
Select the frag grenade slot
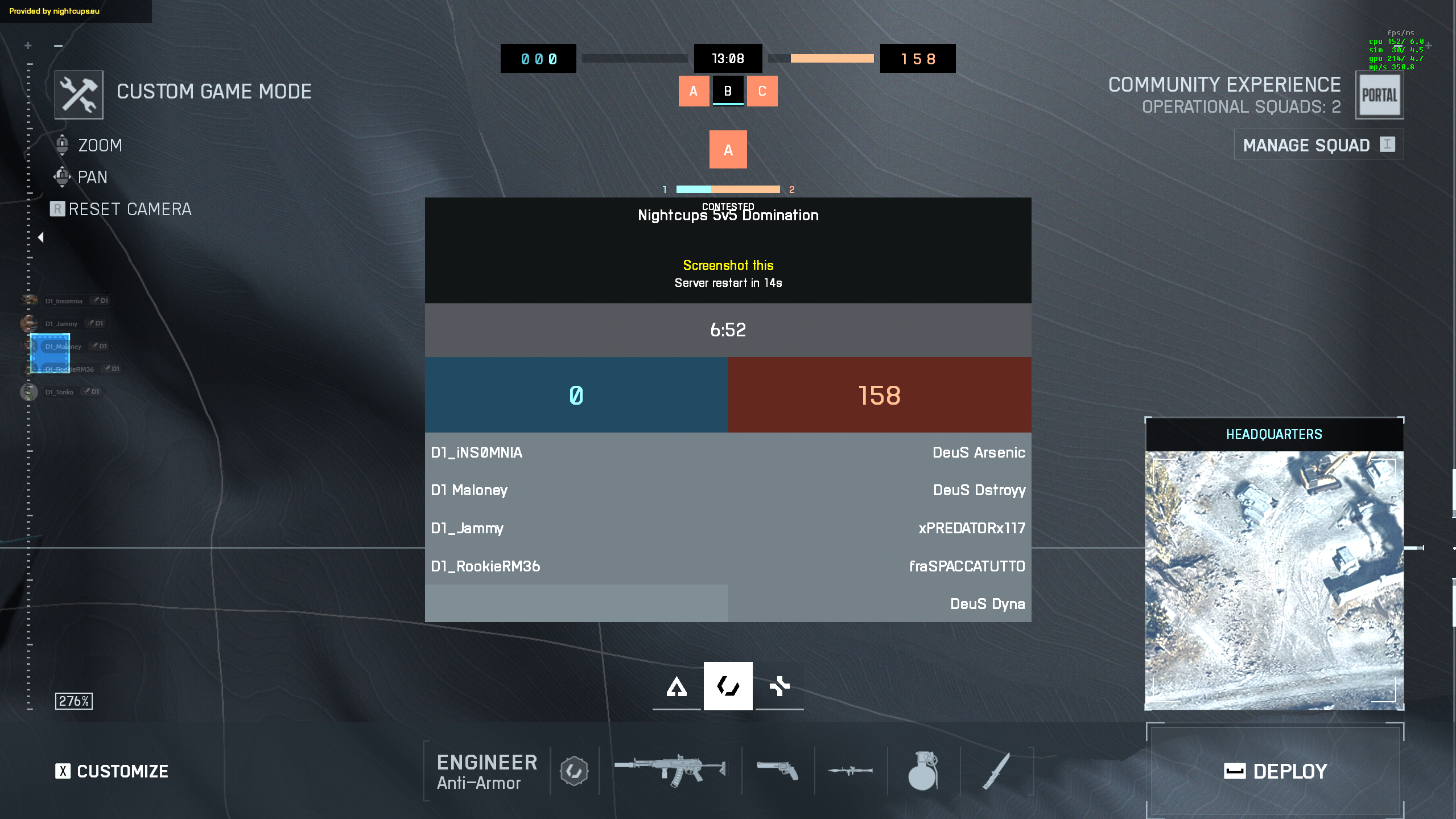coord(923,770)
